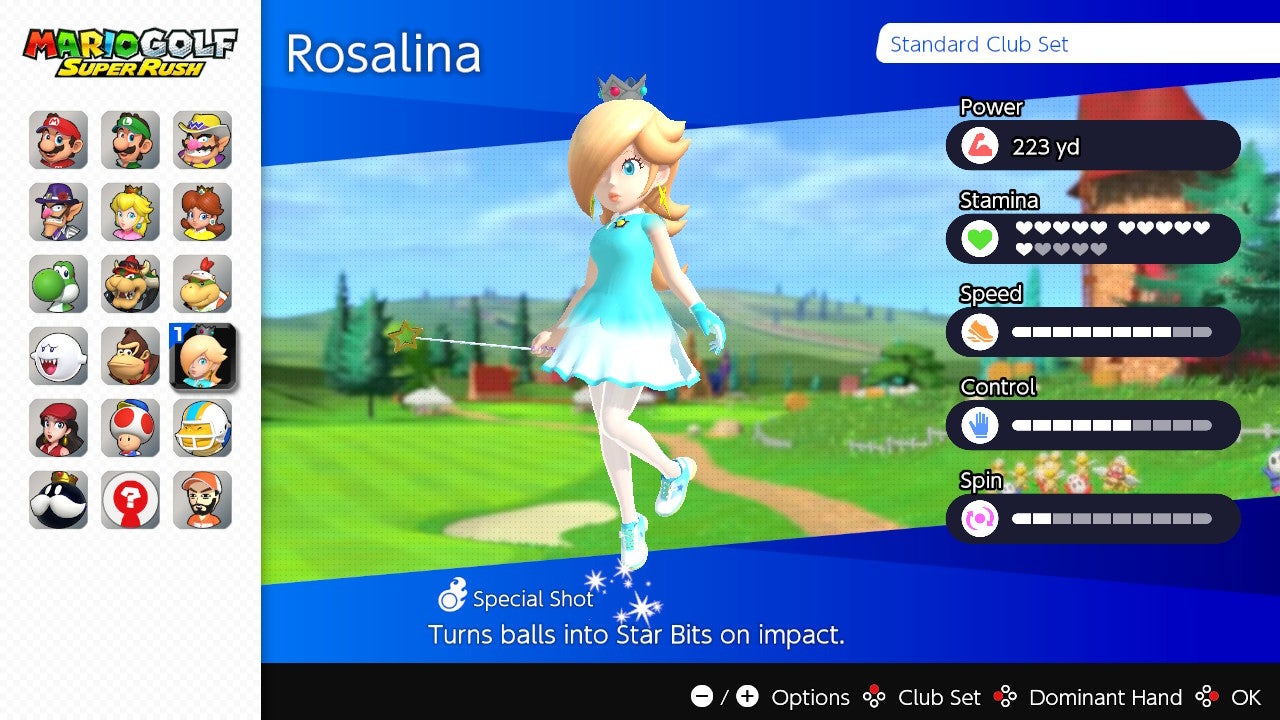Choose the red question mark random tile
The width and height of the screenshot is (1280, 720).
(x=130, y=500)
